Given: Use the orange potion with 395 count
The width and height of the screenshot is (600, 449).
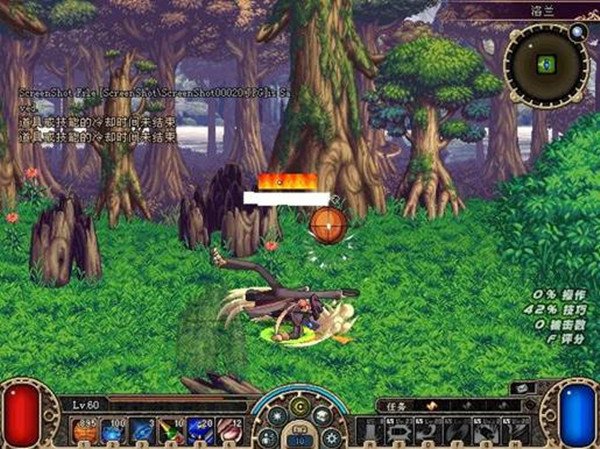Looking at the screenshot, I should 85,431.
